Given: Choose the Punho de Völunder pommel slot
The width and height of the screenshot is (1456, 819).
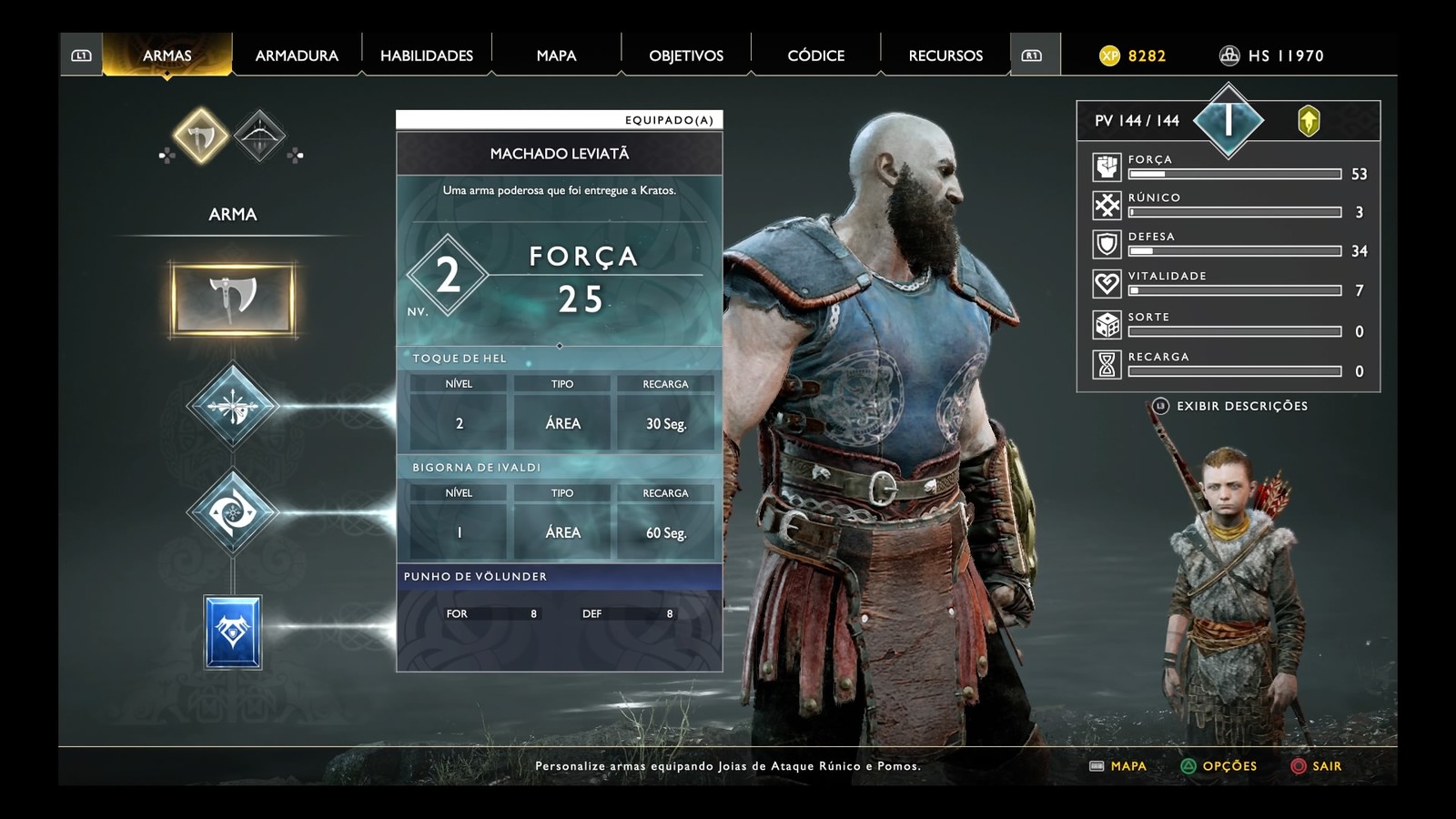Looking at the screenshot, I should [x=233, y=632].
